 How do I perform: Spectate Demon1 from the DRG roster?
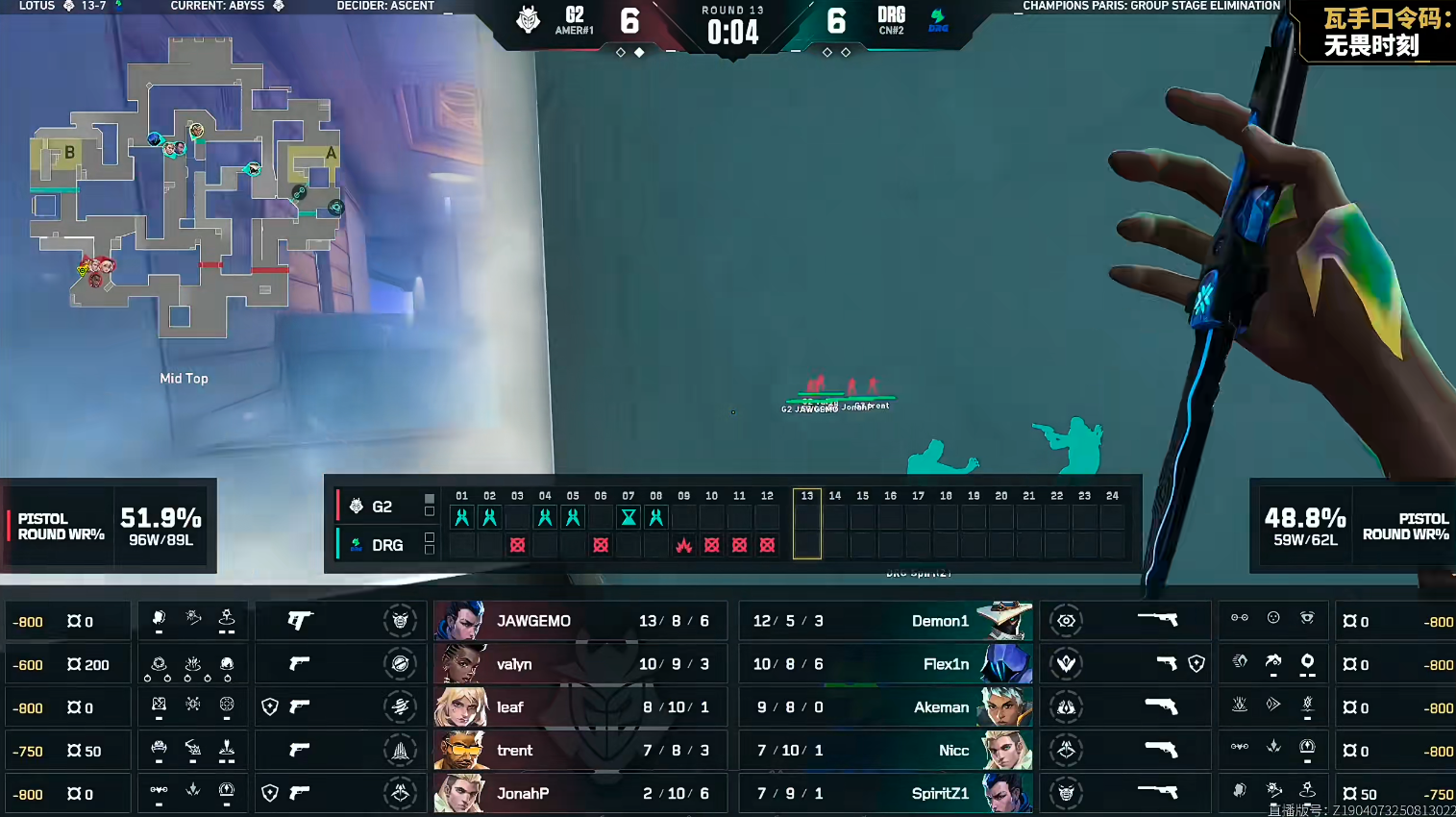tap(940, 621)
